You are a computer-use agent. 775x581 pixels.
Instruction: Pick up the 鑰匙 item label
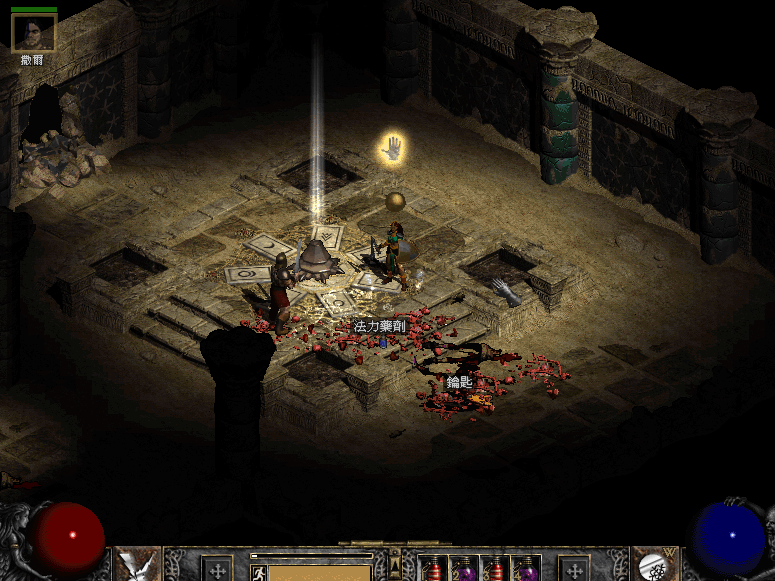click(x=459, y=382)
